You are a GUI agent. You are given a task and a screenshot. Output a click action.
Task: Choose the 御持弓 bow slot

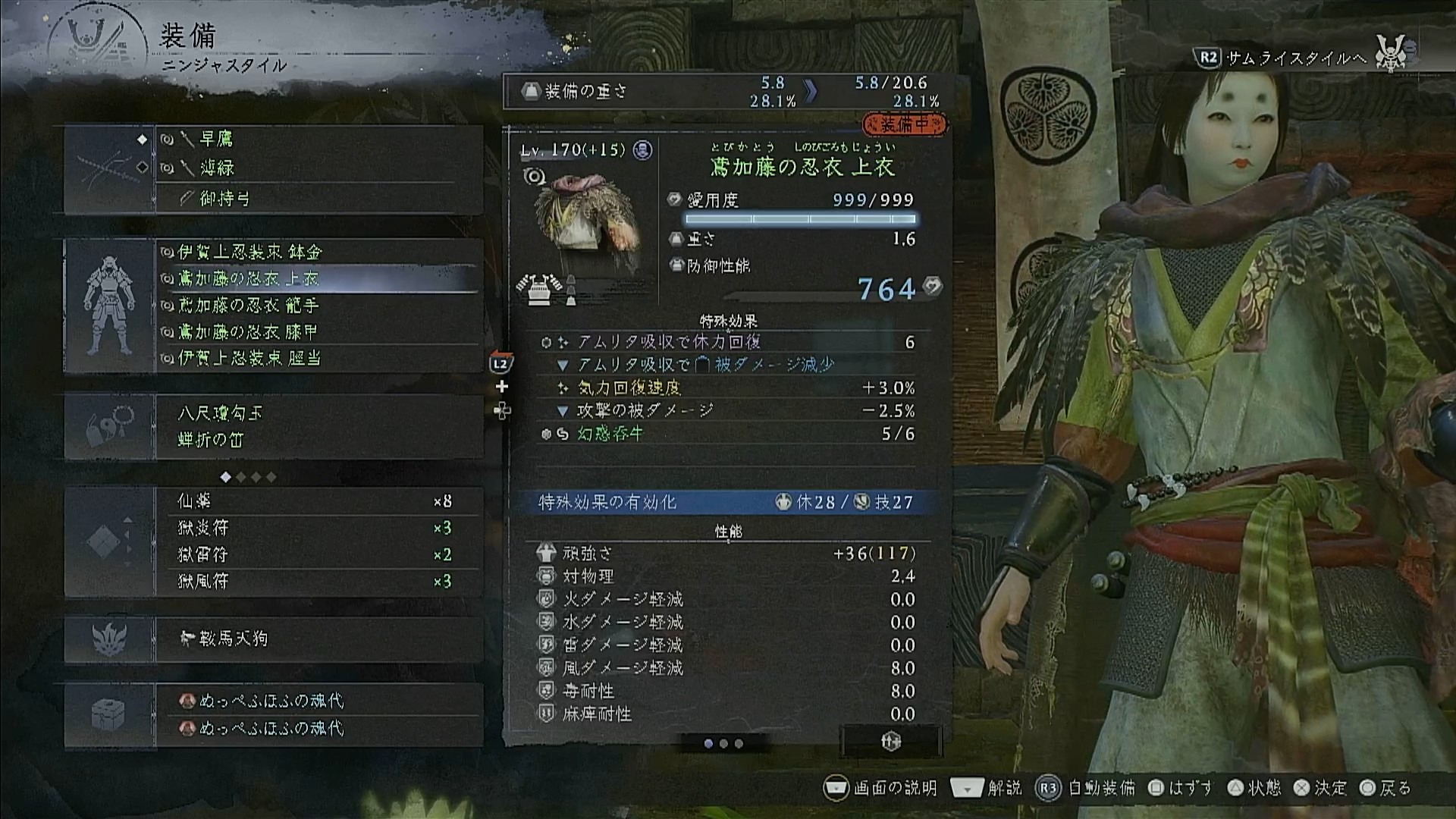coord(318,199)
